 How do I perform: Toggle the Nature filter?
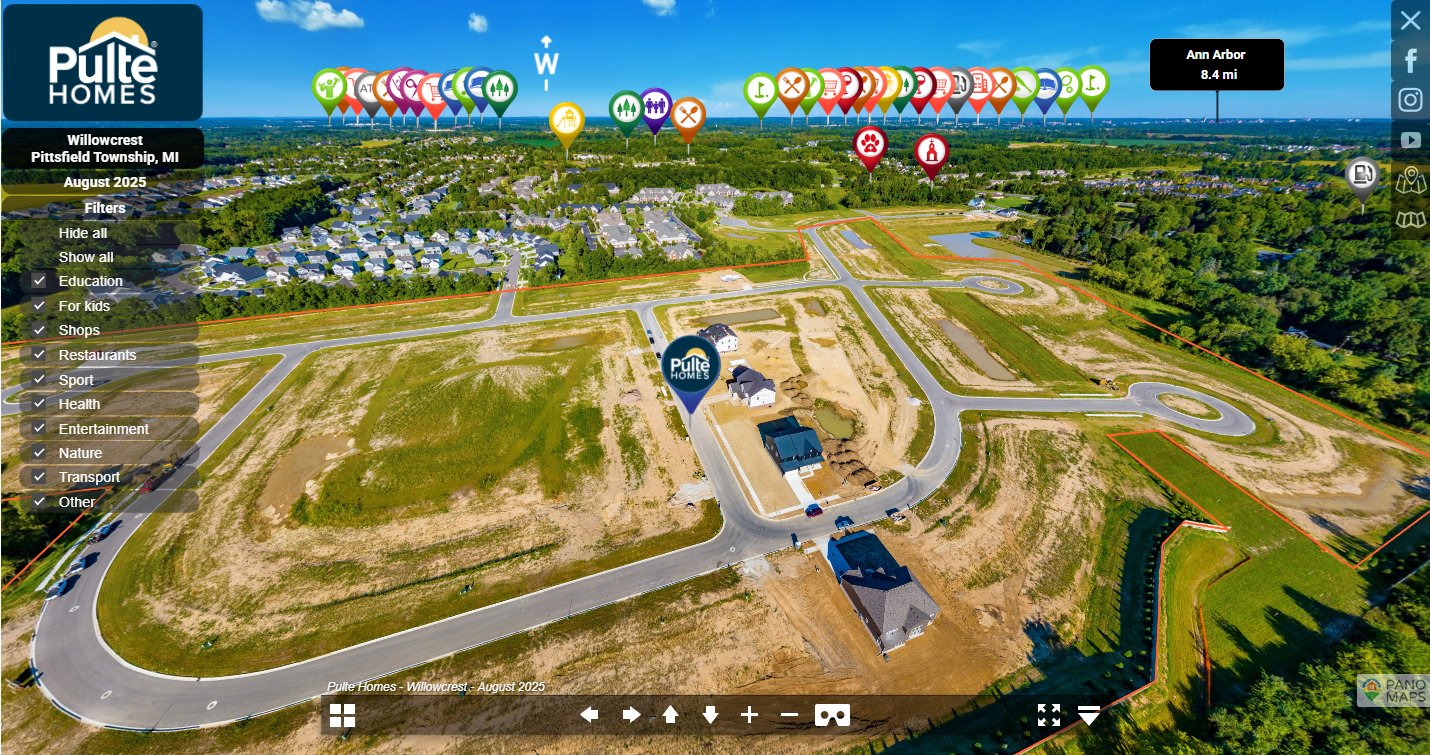(x=40, y=453)
